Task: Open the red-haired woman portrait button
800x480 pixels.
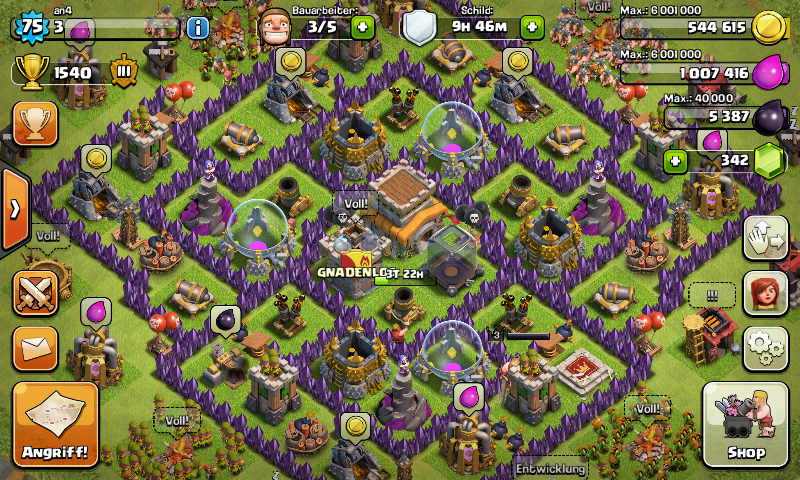Action: (x=765, y=294)
